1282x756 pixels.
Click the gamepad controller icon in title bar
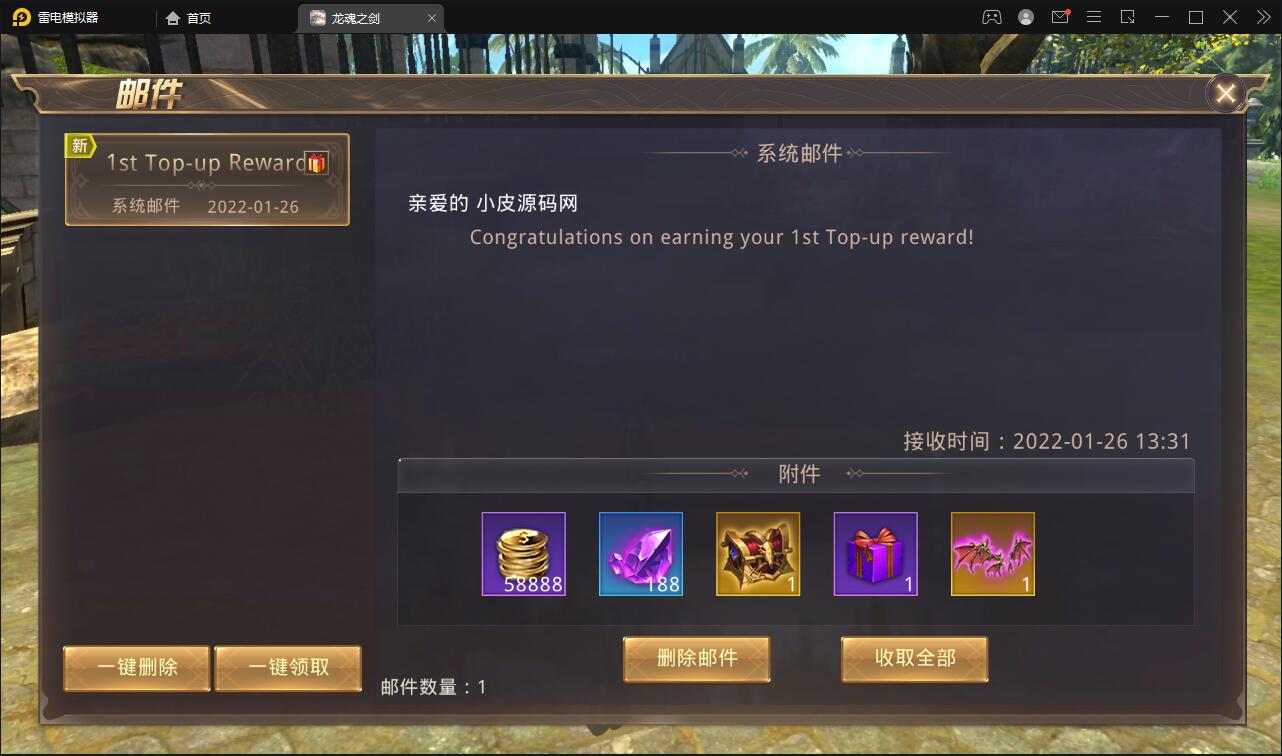tap(990, 16)
